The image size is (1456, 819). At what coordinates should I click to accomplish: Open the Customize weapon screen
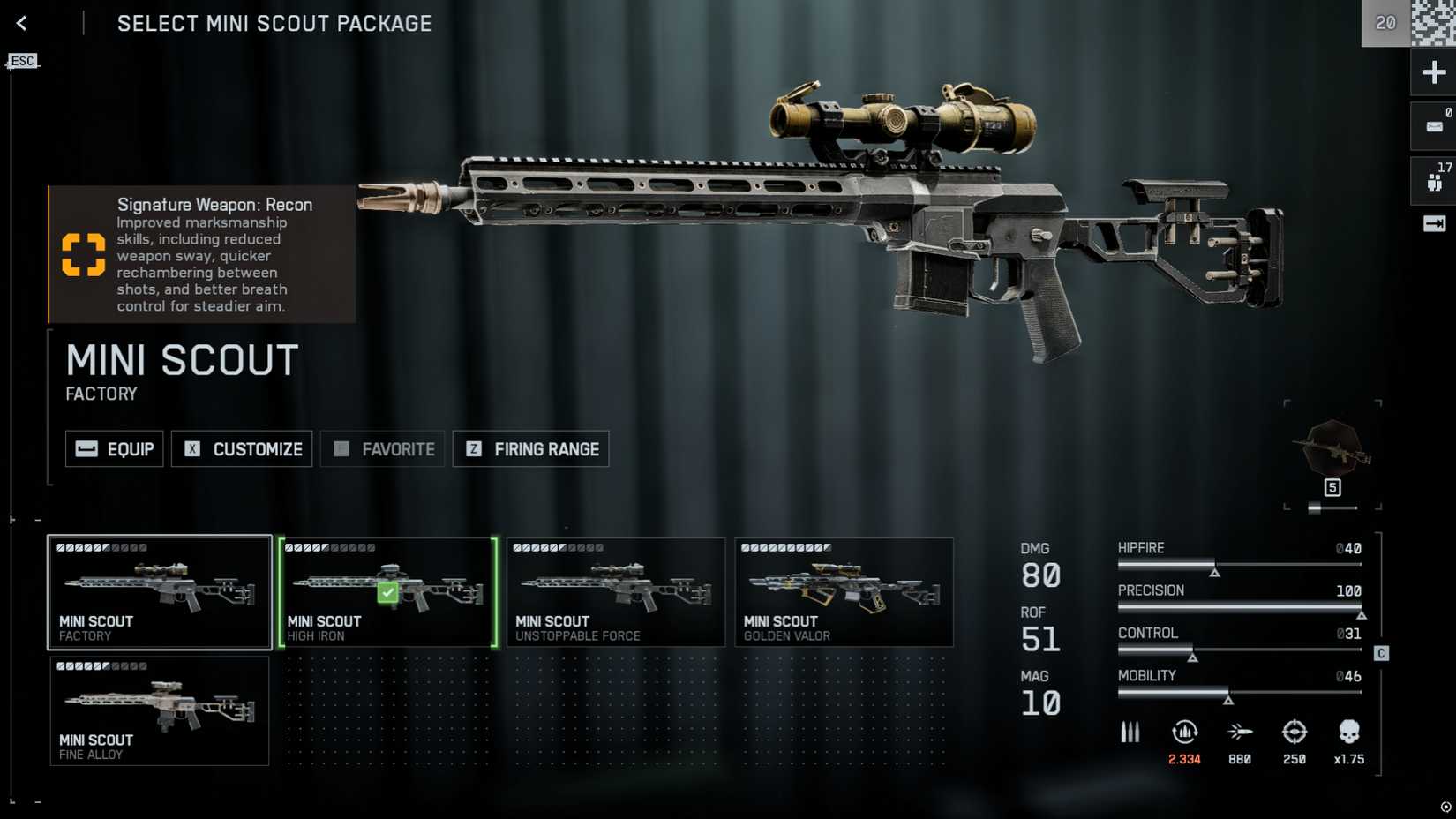point(242,449)
